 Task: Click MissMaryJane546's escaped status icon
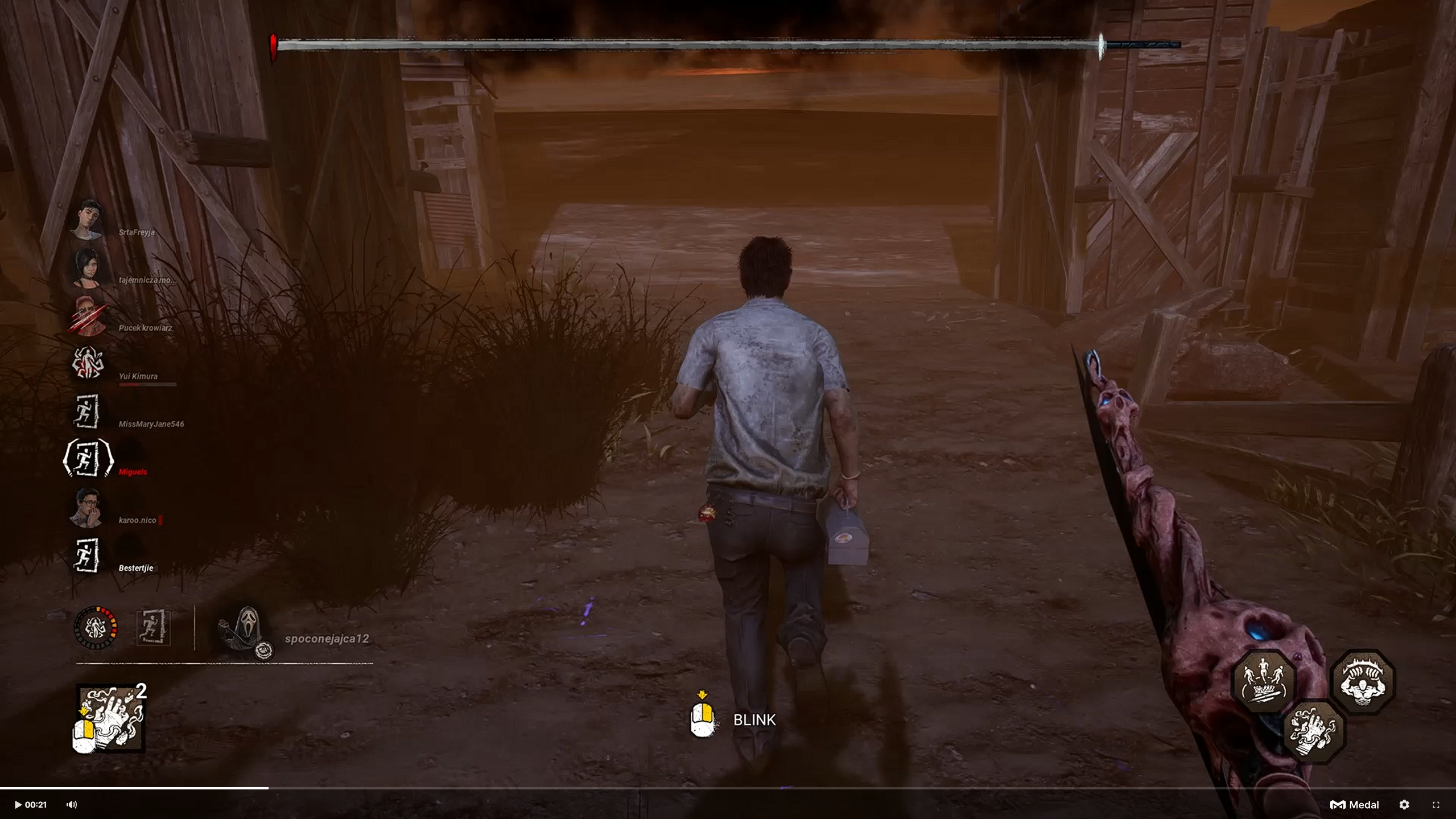coord(87,411)
